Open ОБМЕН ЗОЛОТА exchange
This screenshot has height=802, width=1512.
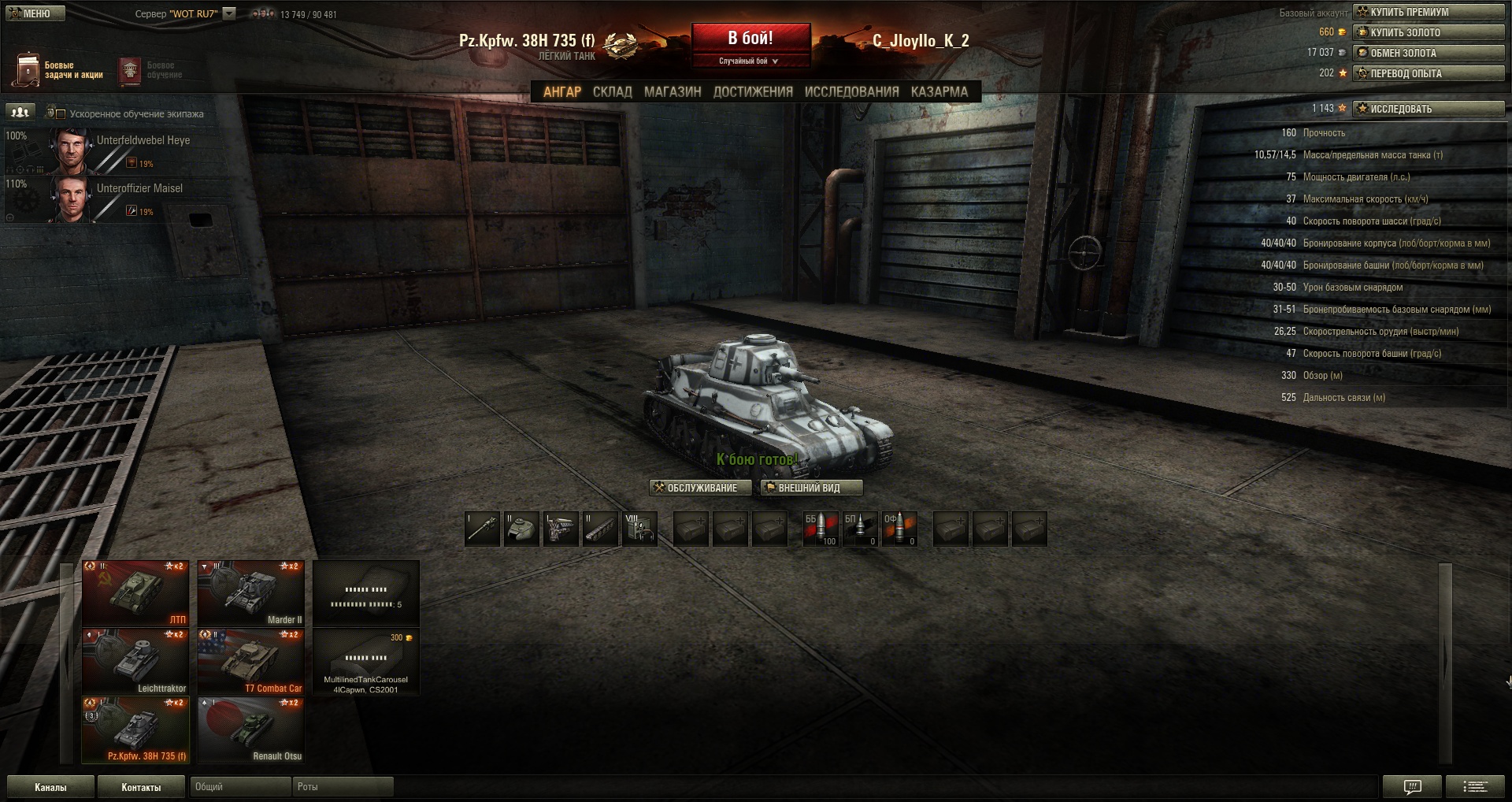click(1428, 53)
